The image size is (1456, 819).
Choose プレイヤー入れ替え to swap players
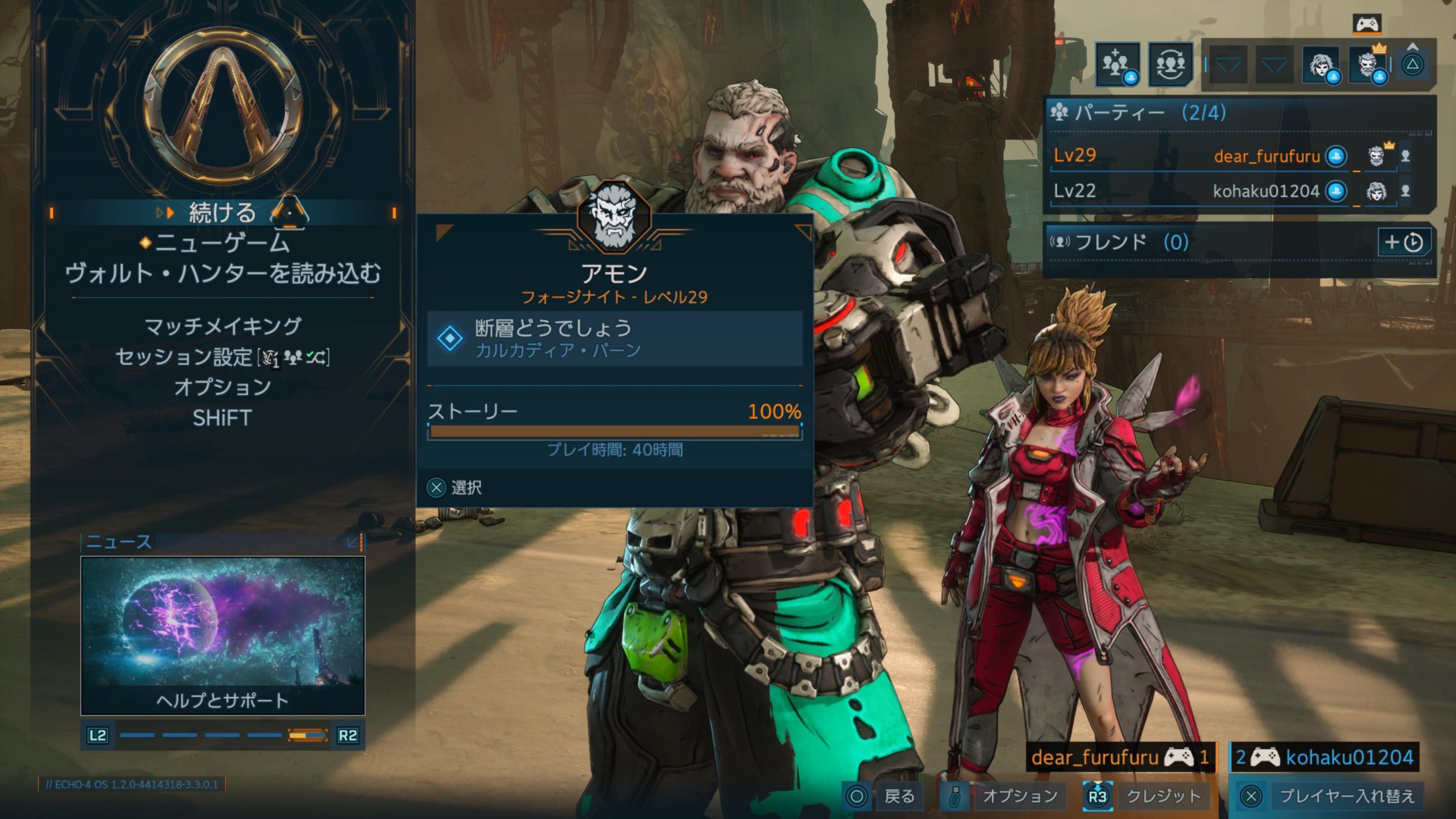1331,796
